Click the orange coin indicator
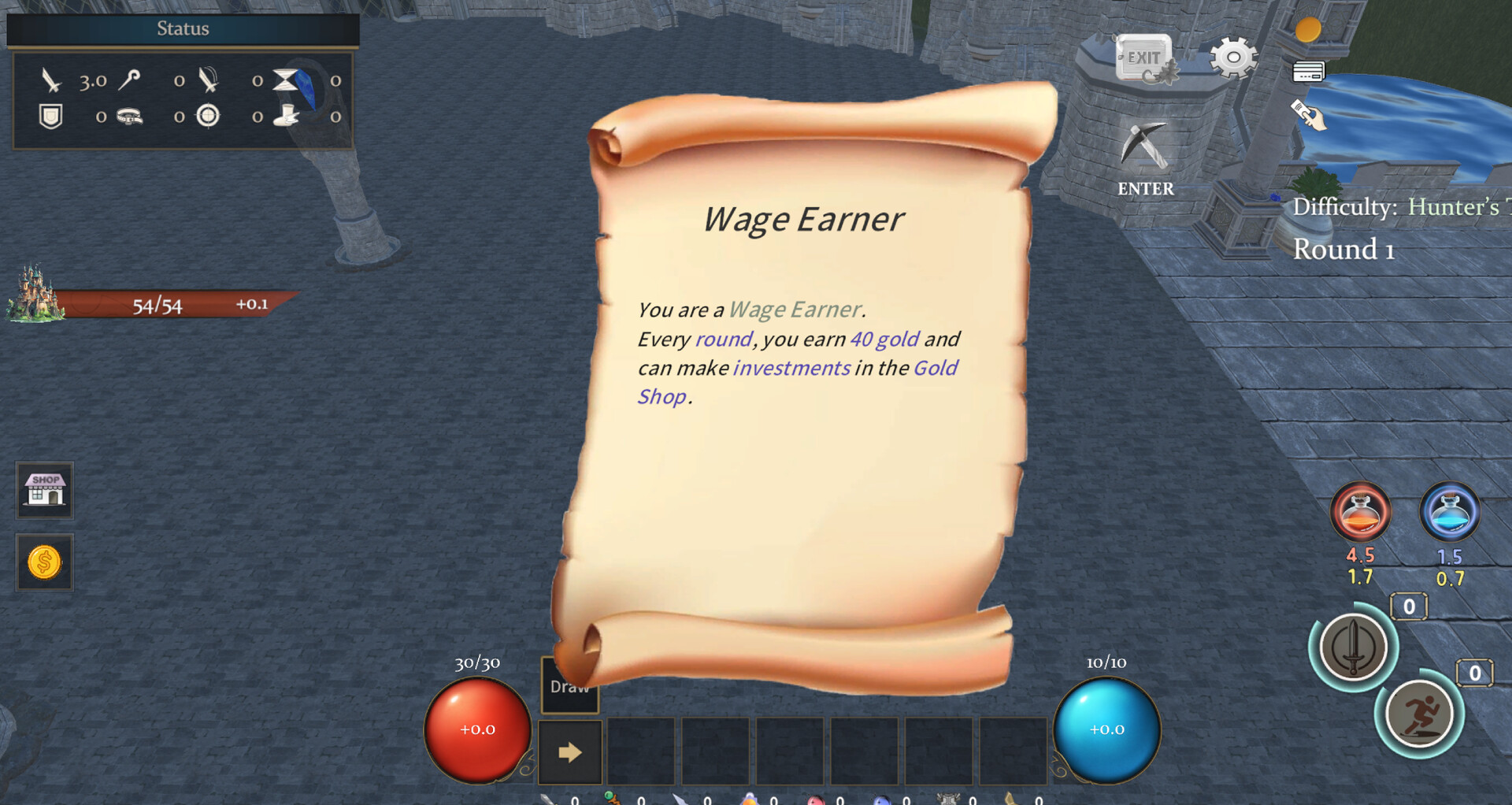Viewport: 1512px width, 805px height. 1308,30
